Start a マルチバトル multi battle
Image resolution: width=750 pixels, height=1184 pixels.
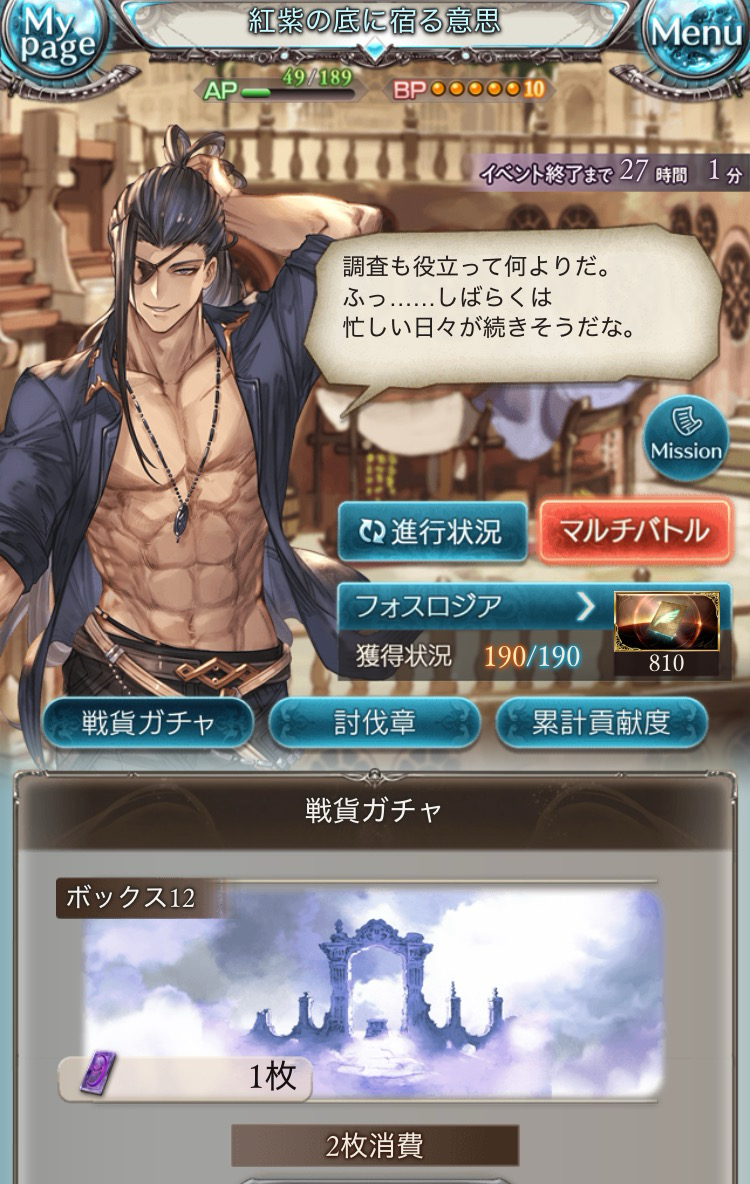tap(636, 531)
